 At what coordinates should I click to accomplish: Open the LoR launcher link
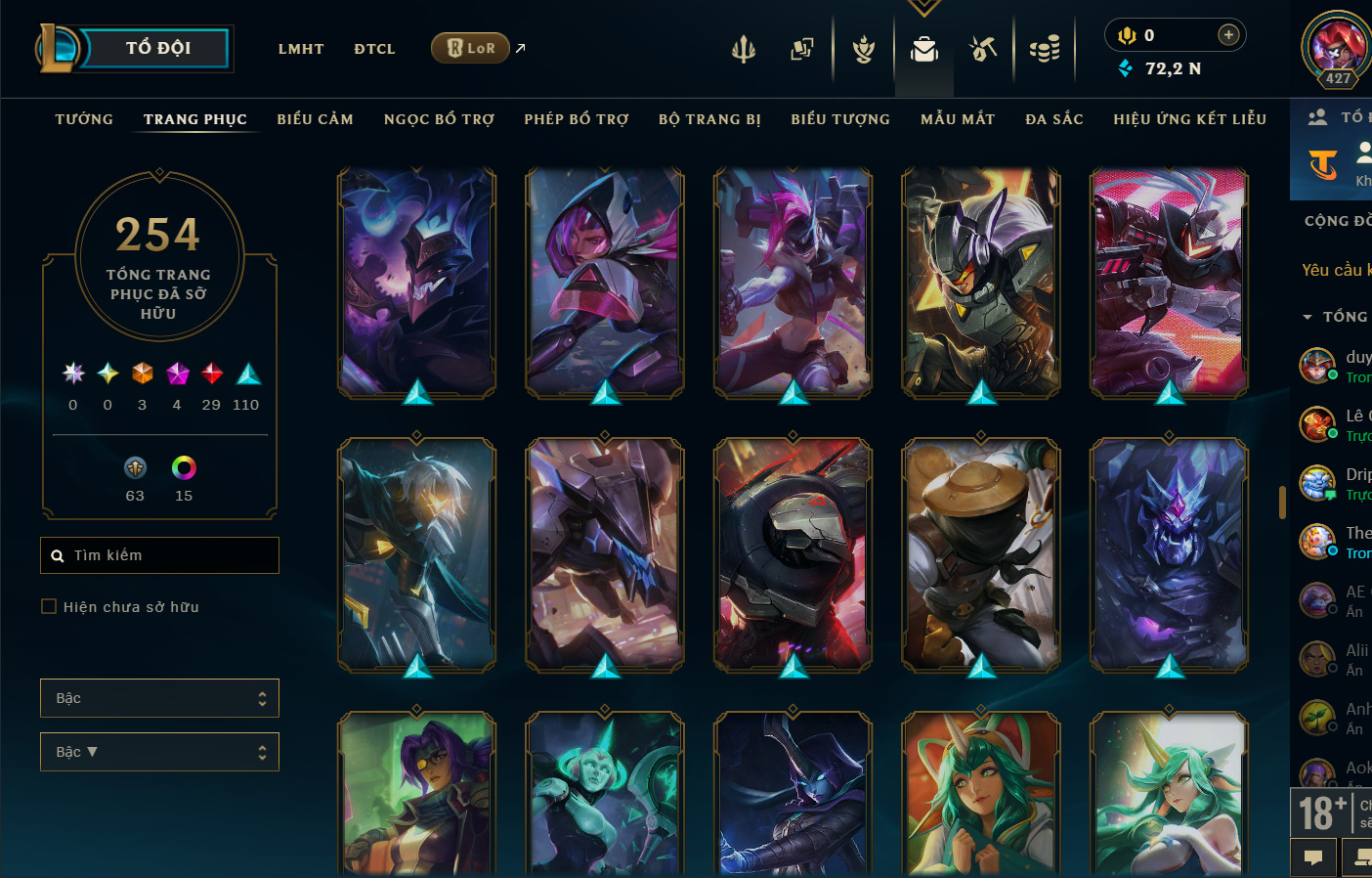point(471,48)
